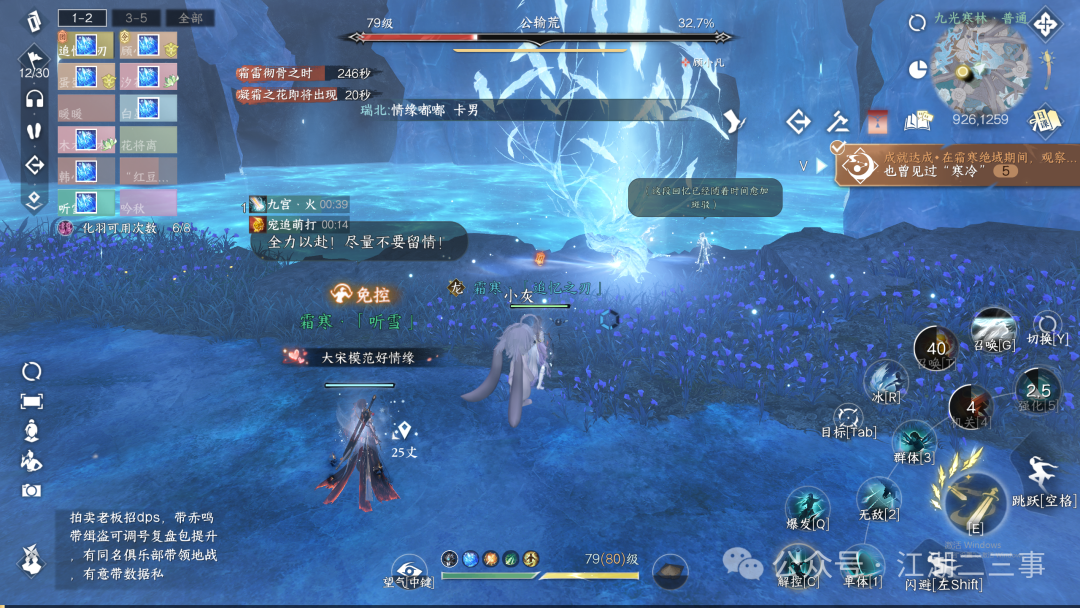Use the 目标 target selection button
The width and height of the screenshot is (1080, 608).
(x=848, y=420)
